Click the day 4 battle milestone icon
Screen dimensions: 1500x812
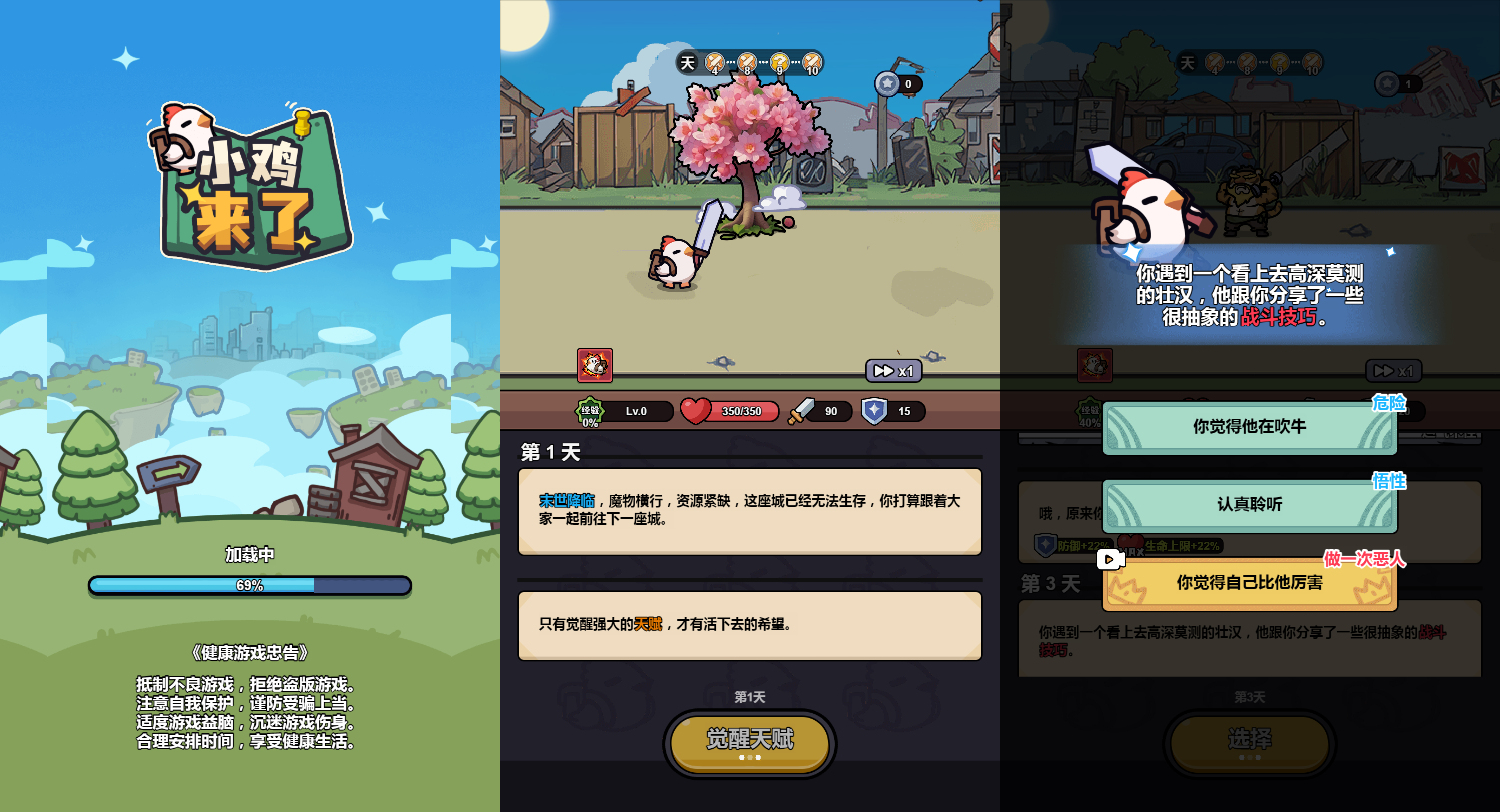point(712,62)
